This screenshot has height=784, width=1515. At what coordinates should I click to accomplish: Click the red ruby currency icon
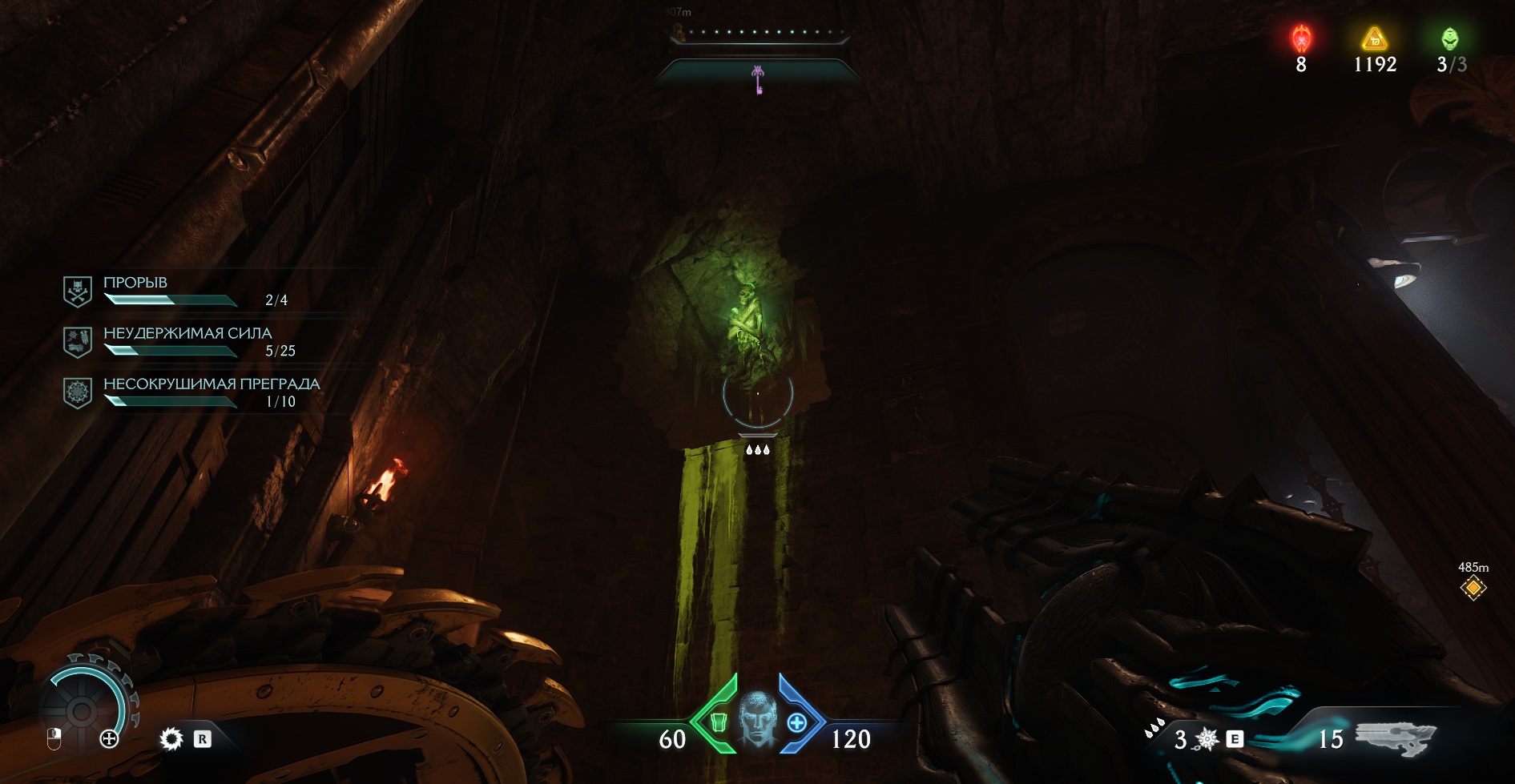[1301, 38]
